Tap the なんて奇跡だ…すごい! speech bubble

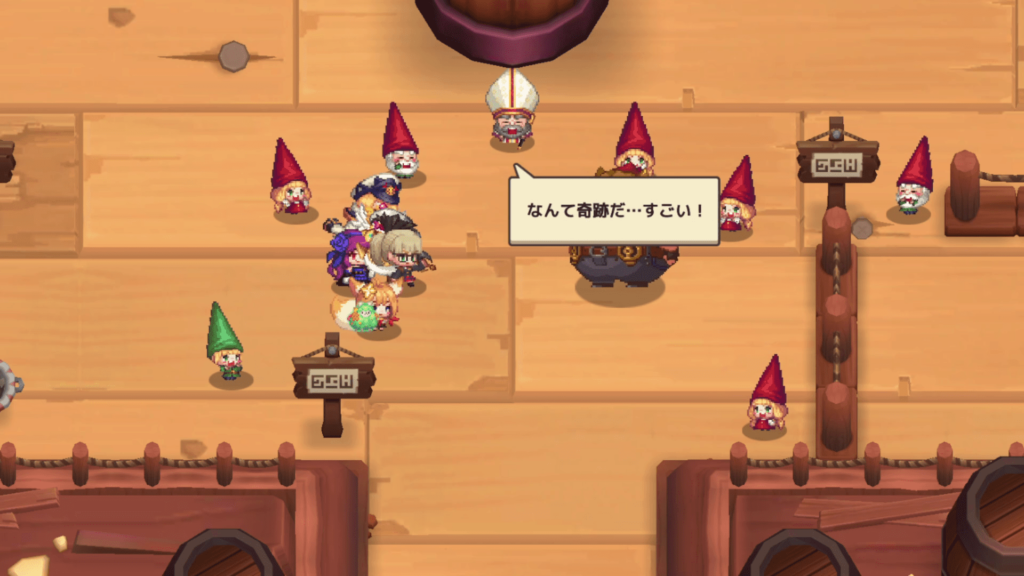(614, 211)
